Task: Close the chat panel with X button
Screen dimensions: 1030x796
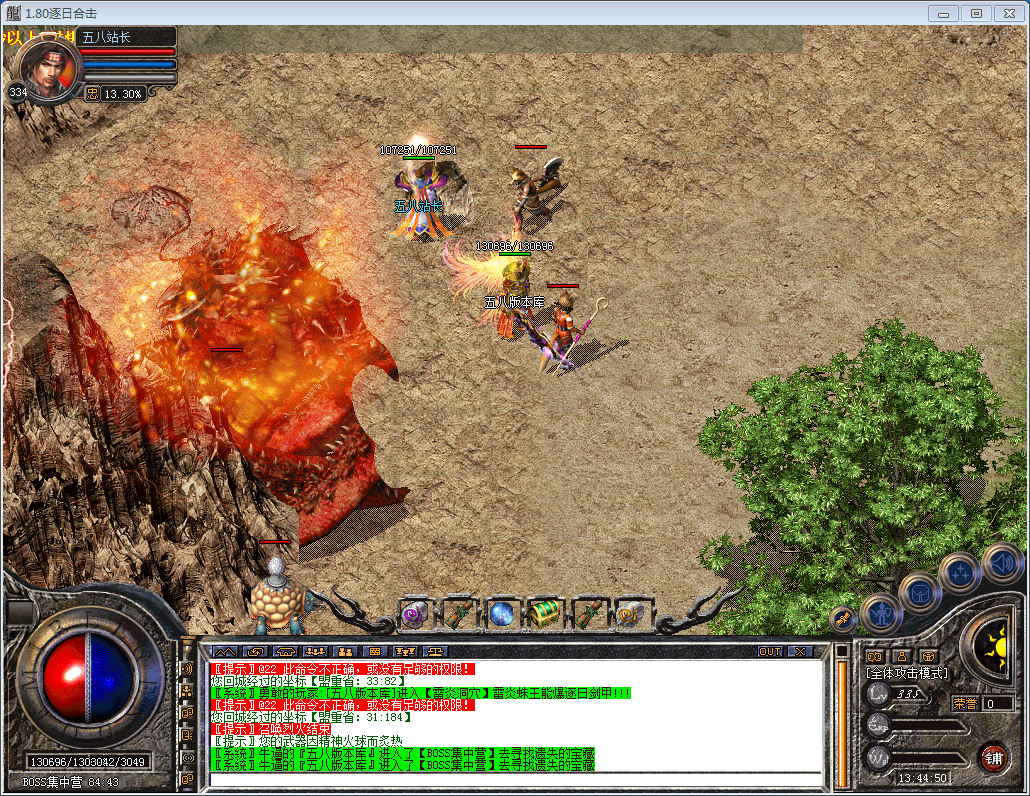Action: coord(800,651)
